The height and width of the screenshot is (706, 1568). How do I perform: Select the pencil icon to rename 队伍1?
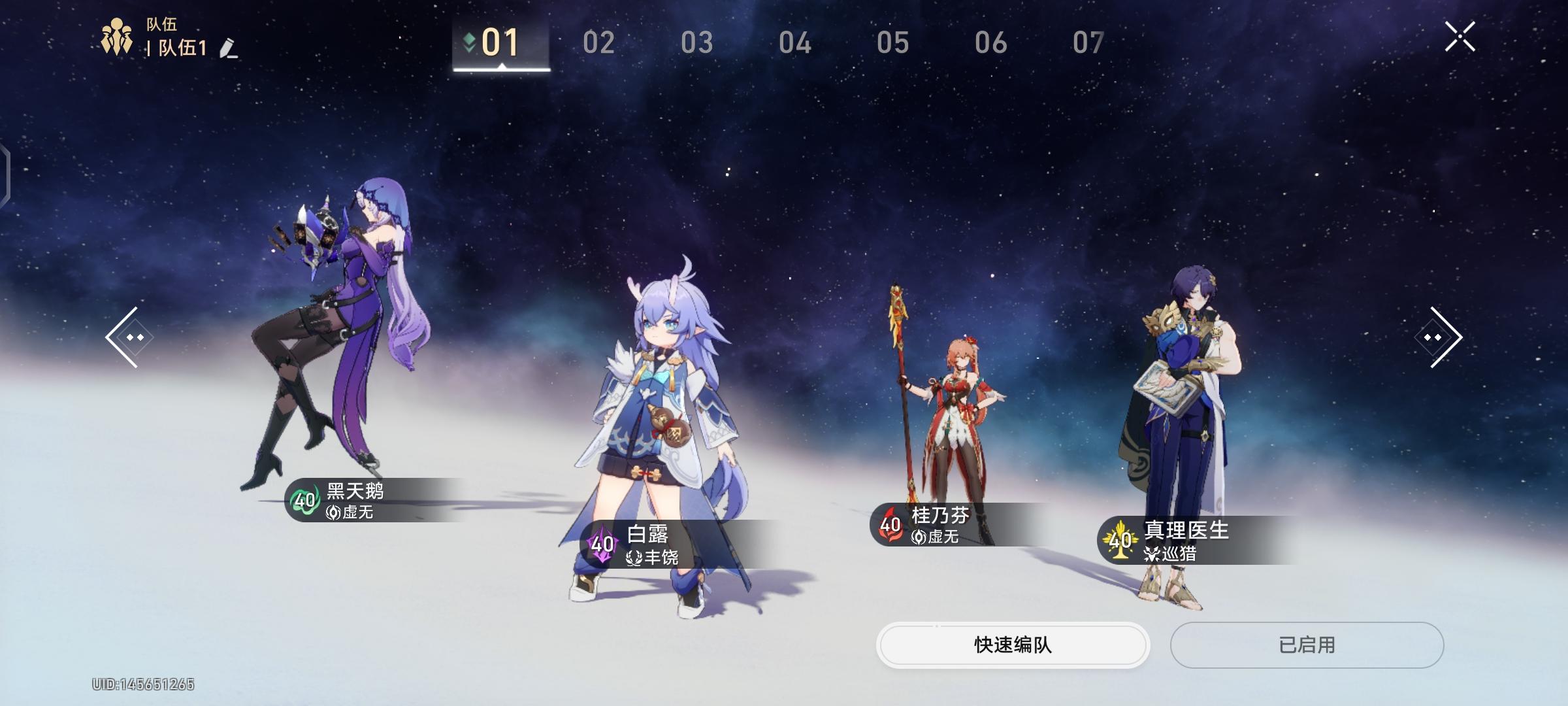coord(225,47)
